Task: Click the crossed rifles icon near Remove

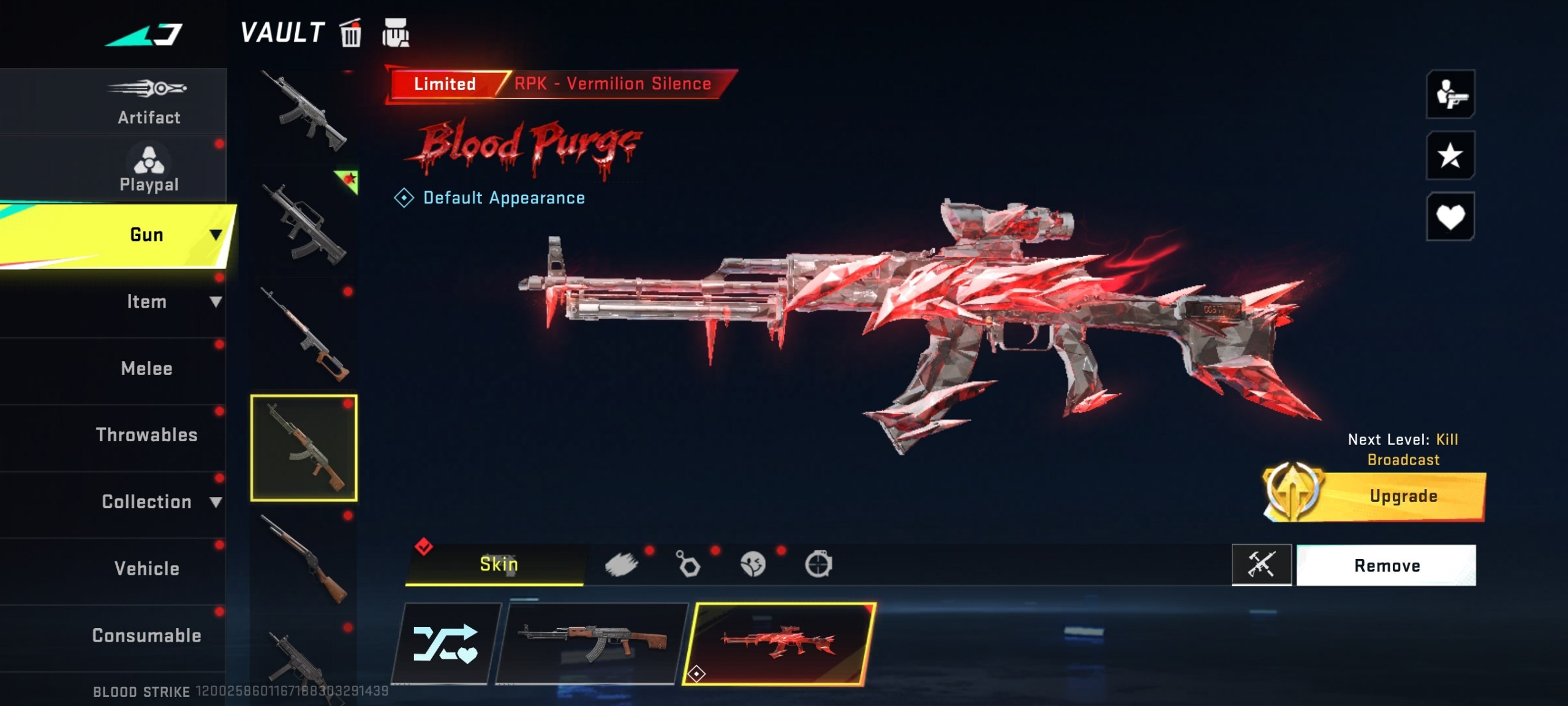Action: tap(1262, 564)
